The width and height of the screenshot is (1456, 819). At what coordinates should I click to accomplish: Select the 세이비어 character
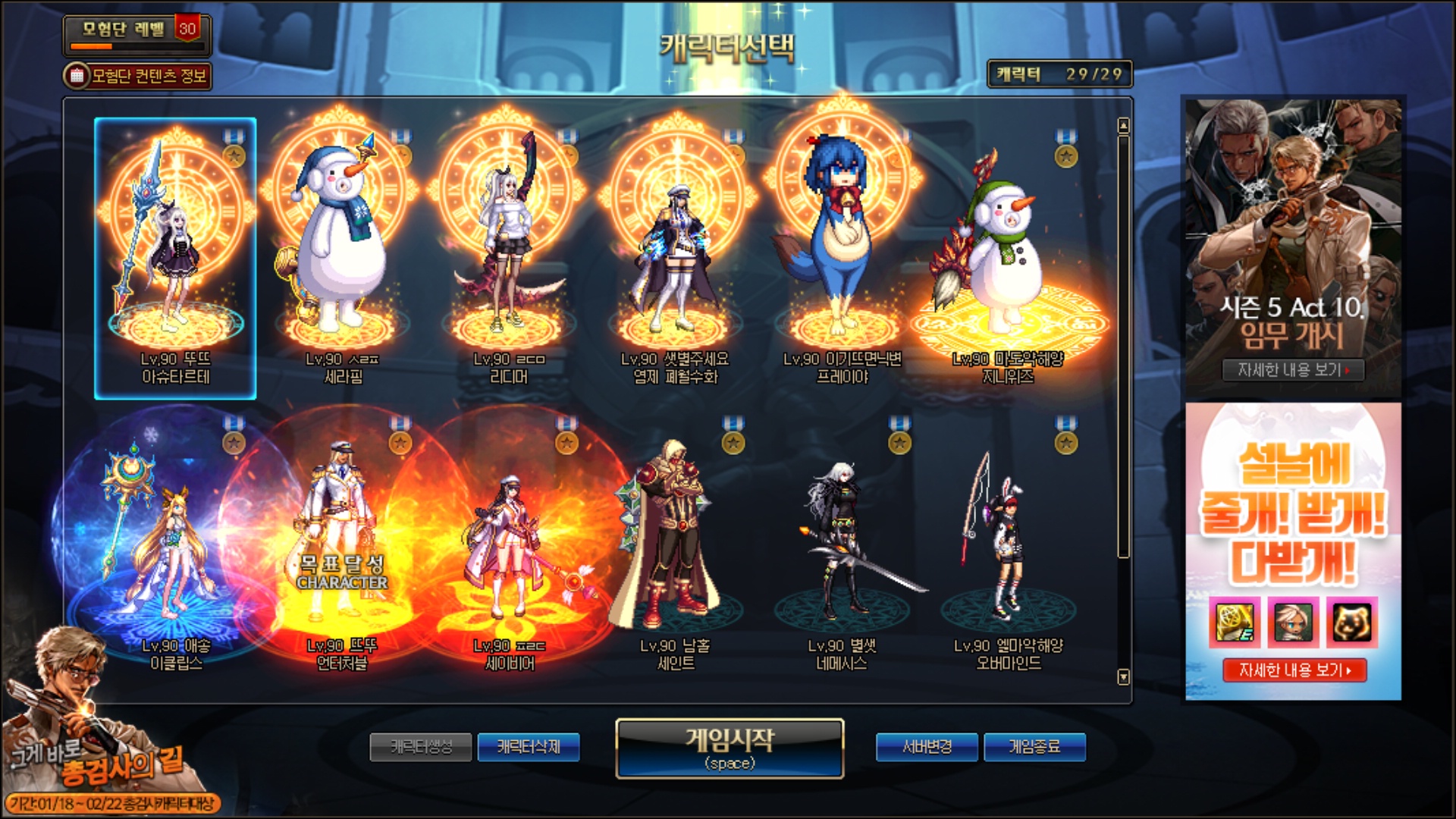coord(509,546)
